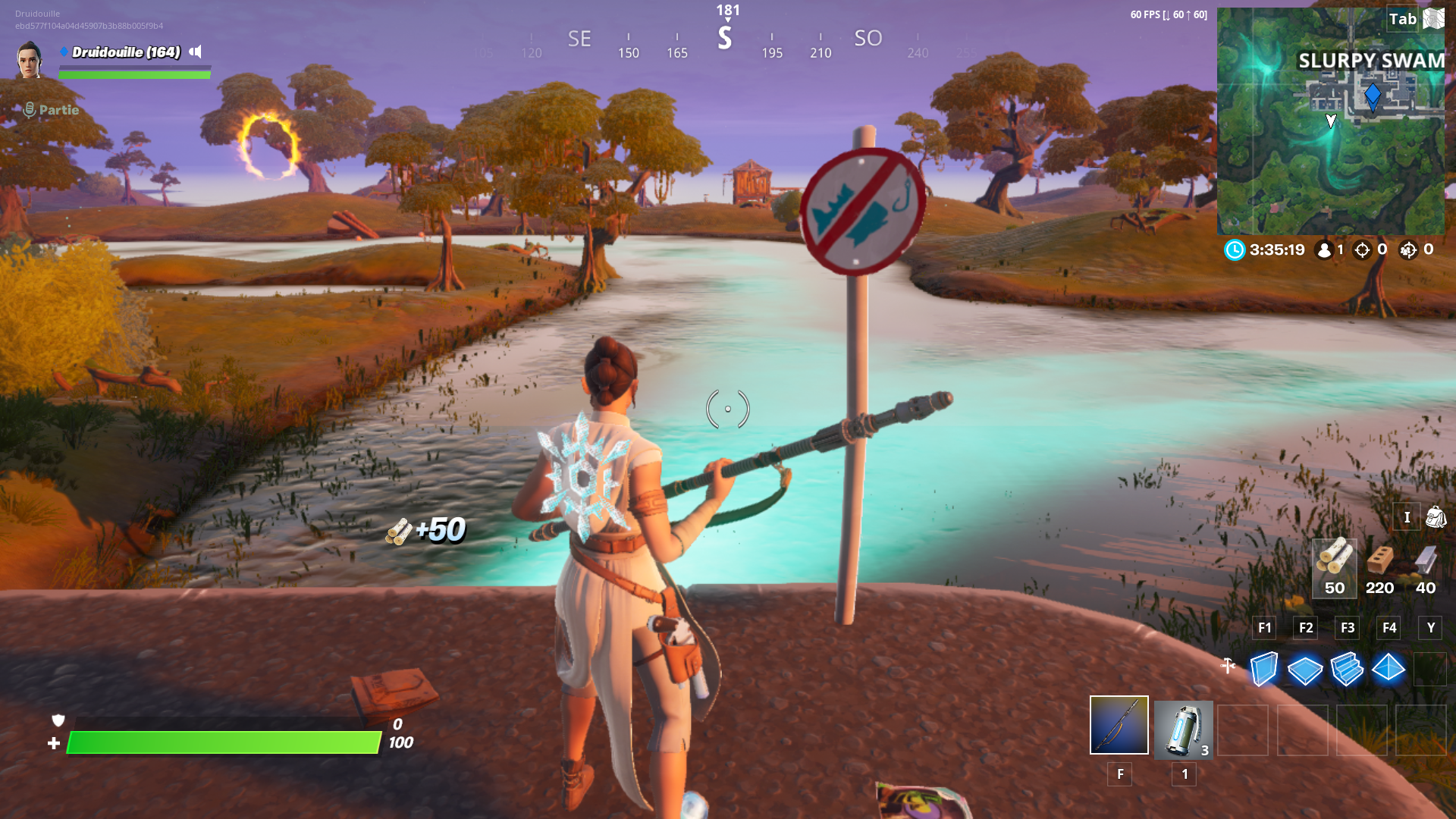Open the full map with Tab button
This screenshot has width=1456, height=819.
click(x=1404, y=19)
